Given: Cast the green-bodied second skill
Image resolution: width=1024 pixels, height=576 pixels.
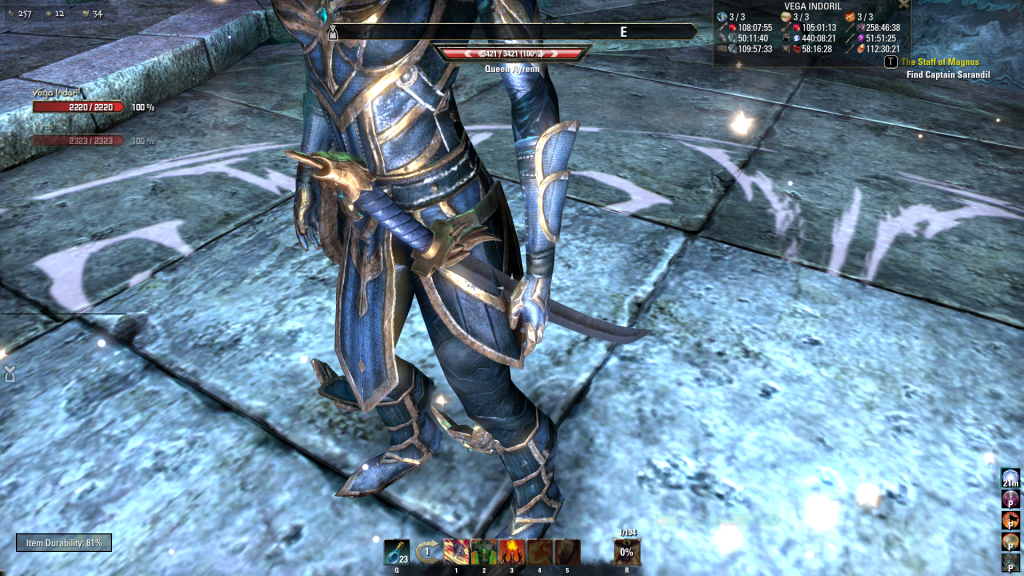Looking at the screenshot, I should click(x=484, y=551).
